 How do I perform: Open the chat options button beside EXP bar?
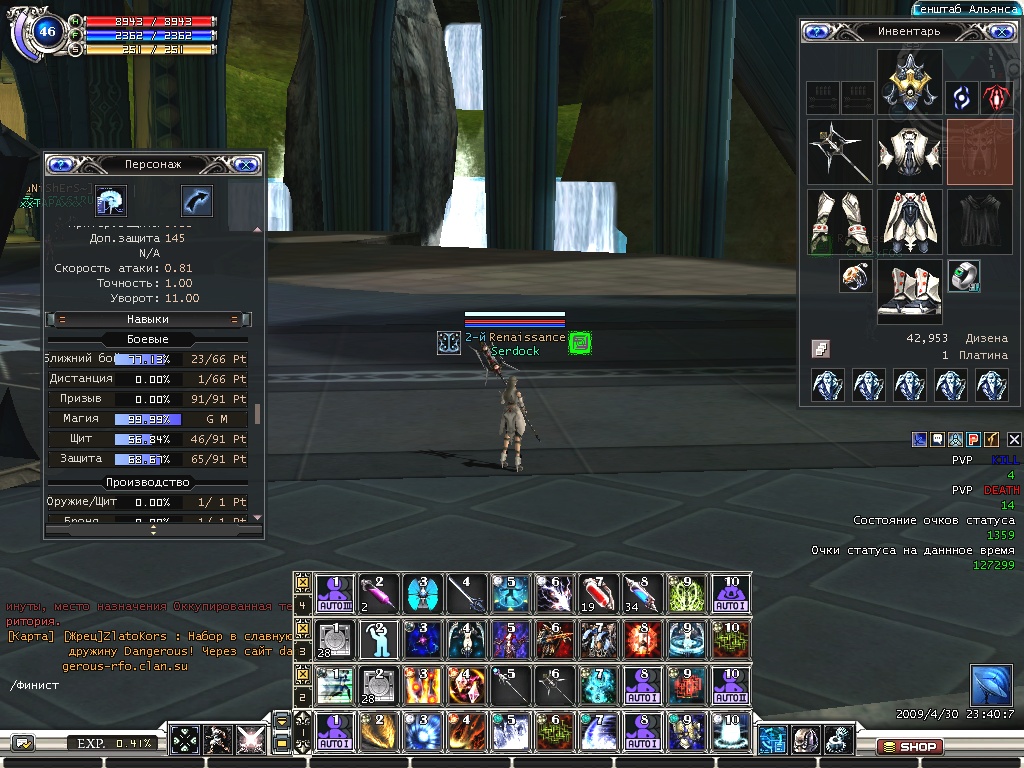coord(22,743)
